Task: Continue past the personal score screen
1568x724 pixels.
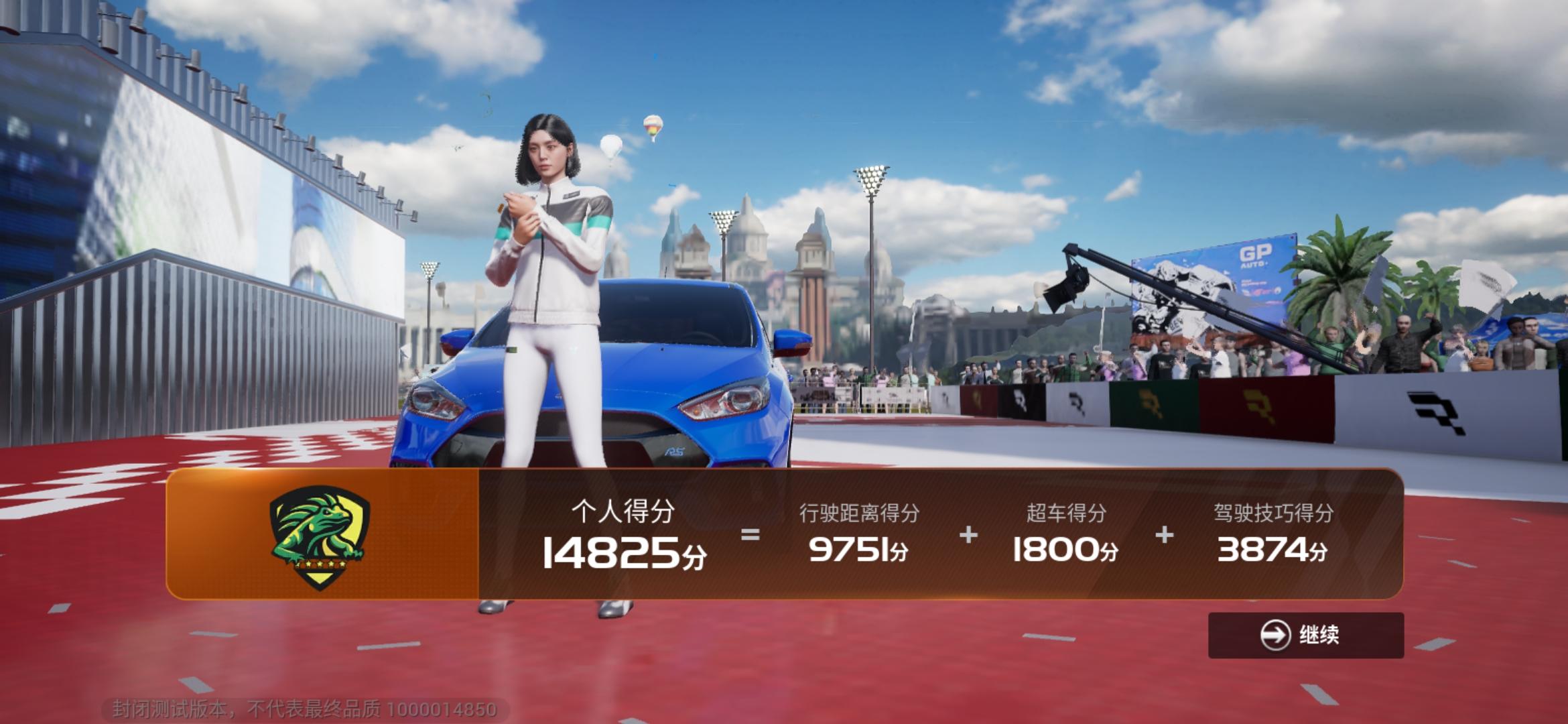Action: point(1305,634)
